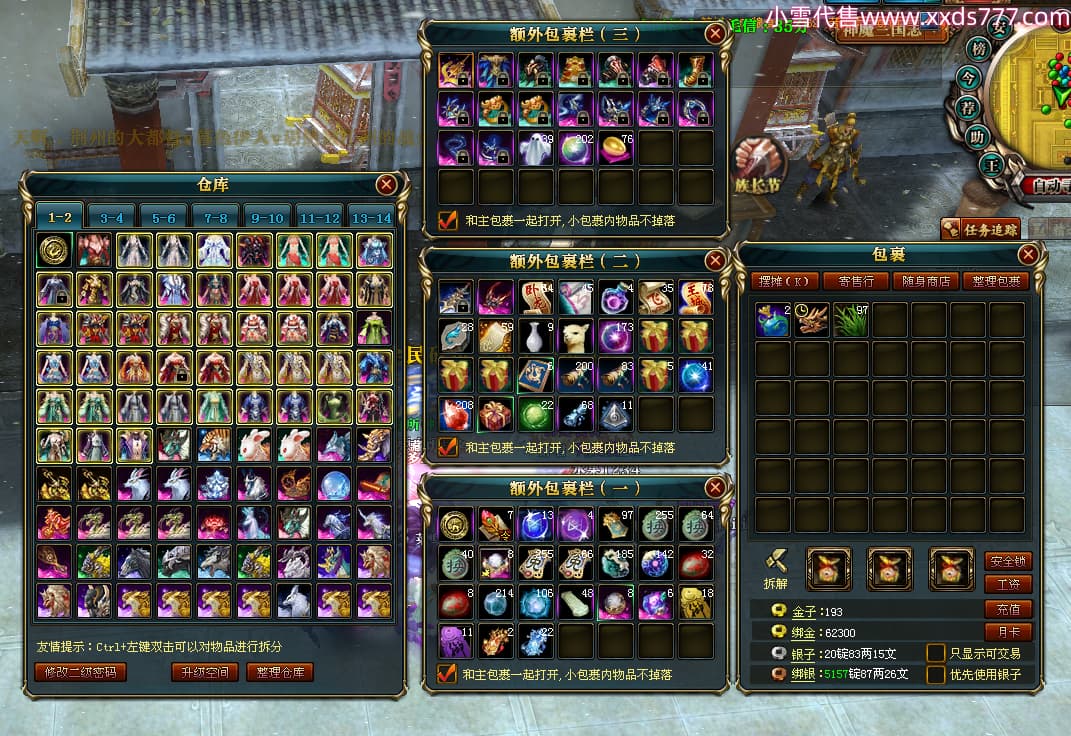Viewport: 1071px width, 736px height.
Task: Choose 升级空间 to upgrade storage
Action: coord(204,672)
